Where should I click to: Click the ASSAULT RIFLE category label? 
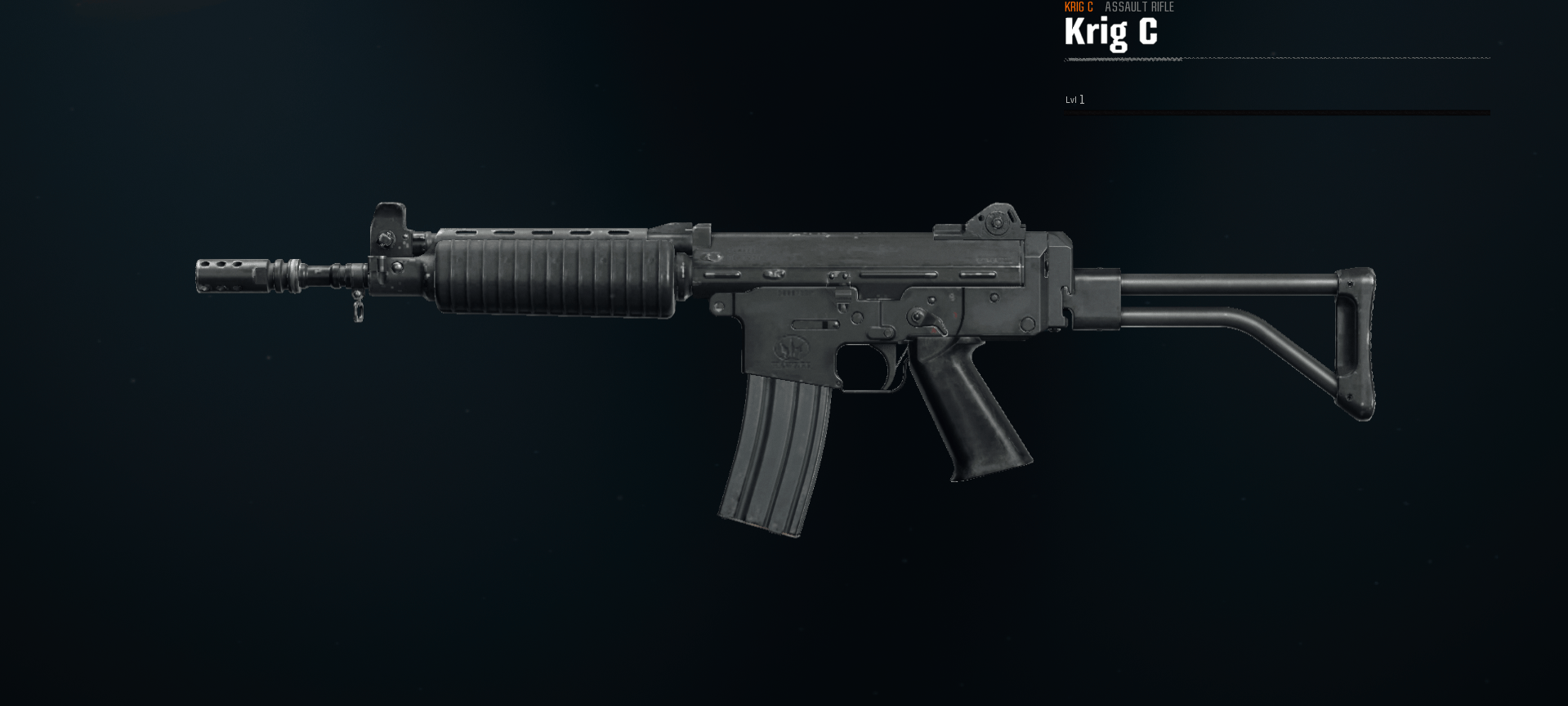click(x=1140, y=7)
